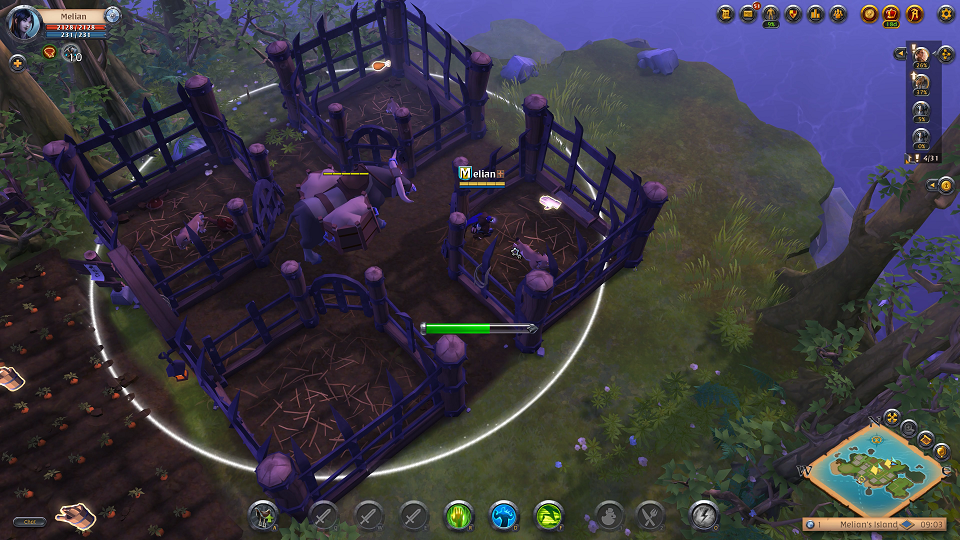
Task: Collapse the quest tracker side panel arrow
Action: click(899, 53)
